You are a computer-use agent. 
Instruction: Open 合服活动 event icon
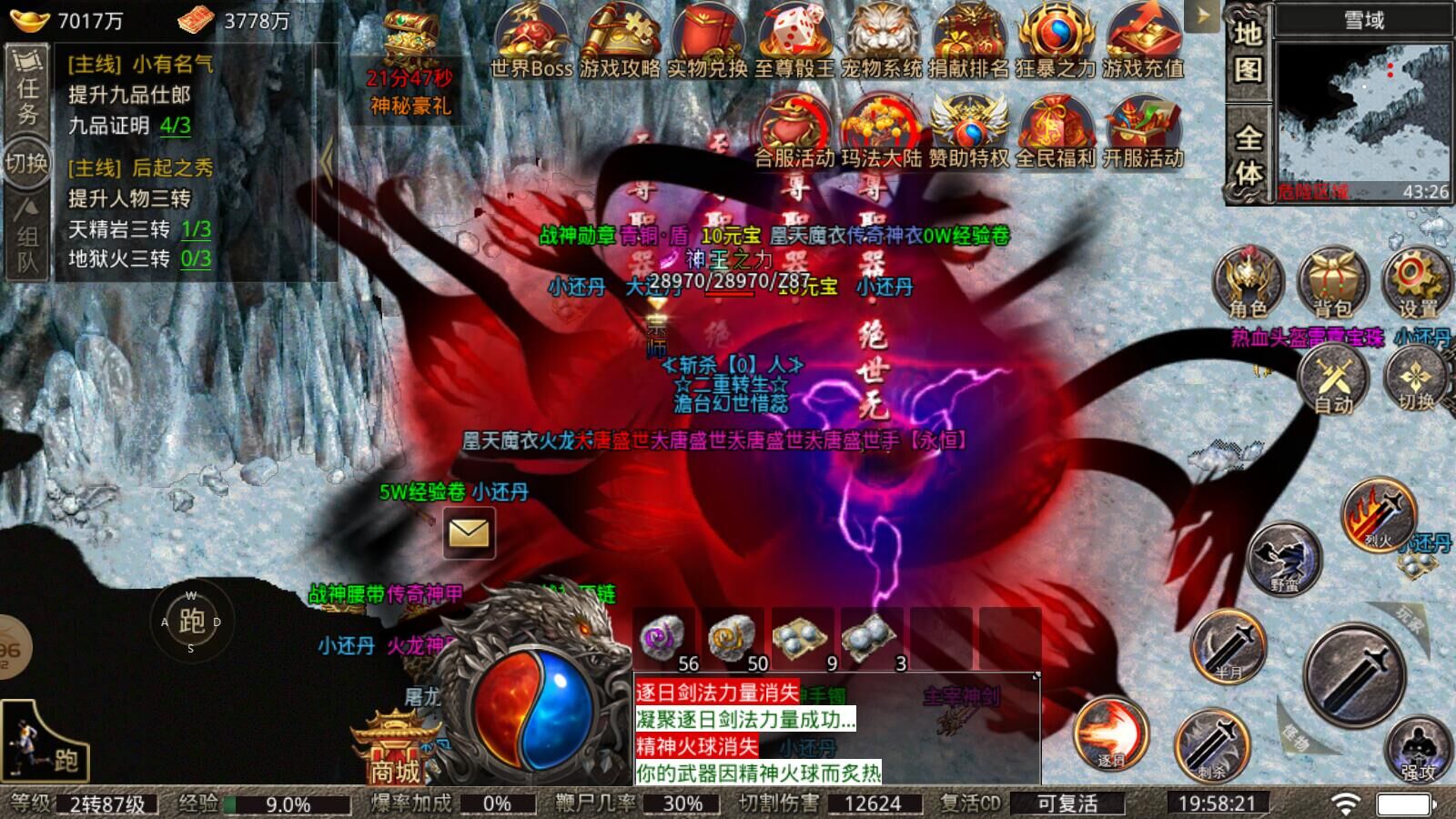point(794,132)
